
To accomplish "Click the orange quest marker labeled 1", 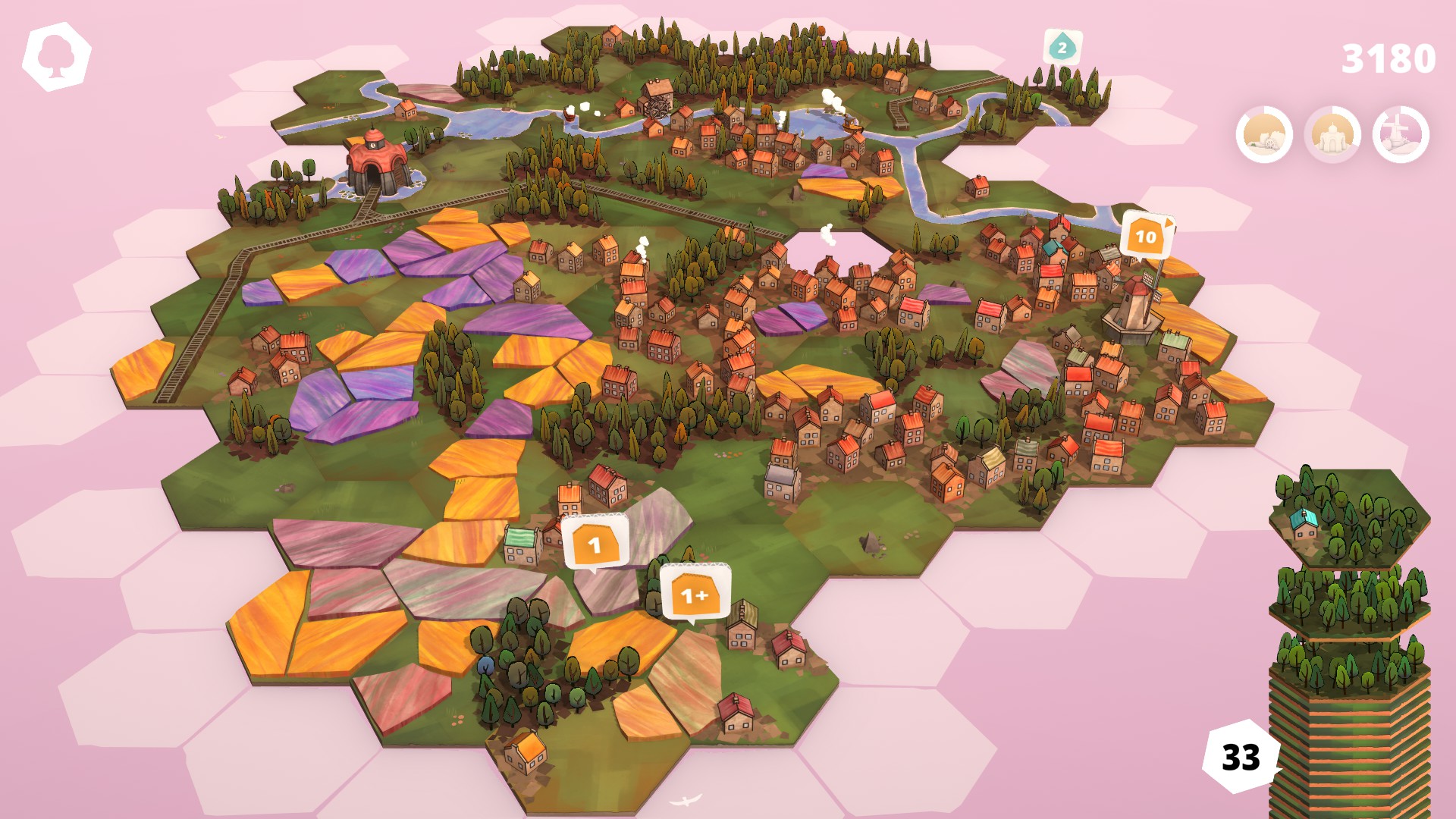I will (x=595, y=543).
